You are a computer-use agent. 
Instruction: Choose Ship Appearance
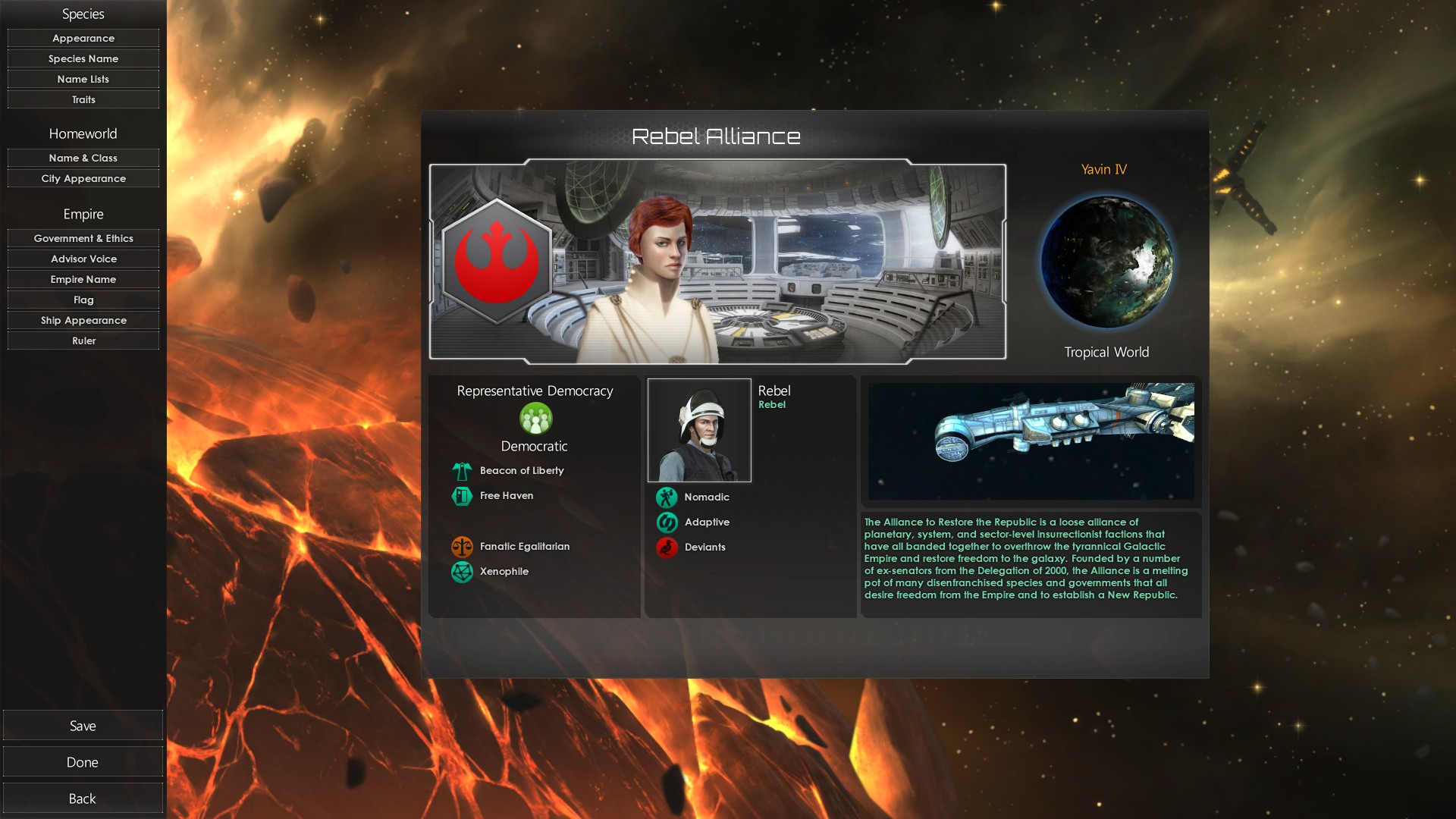83,320
